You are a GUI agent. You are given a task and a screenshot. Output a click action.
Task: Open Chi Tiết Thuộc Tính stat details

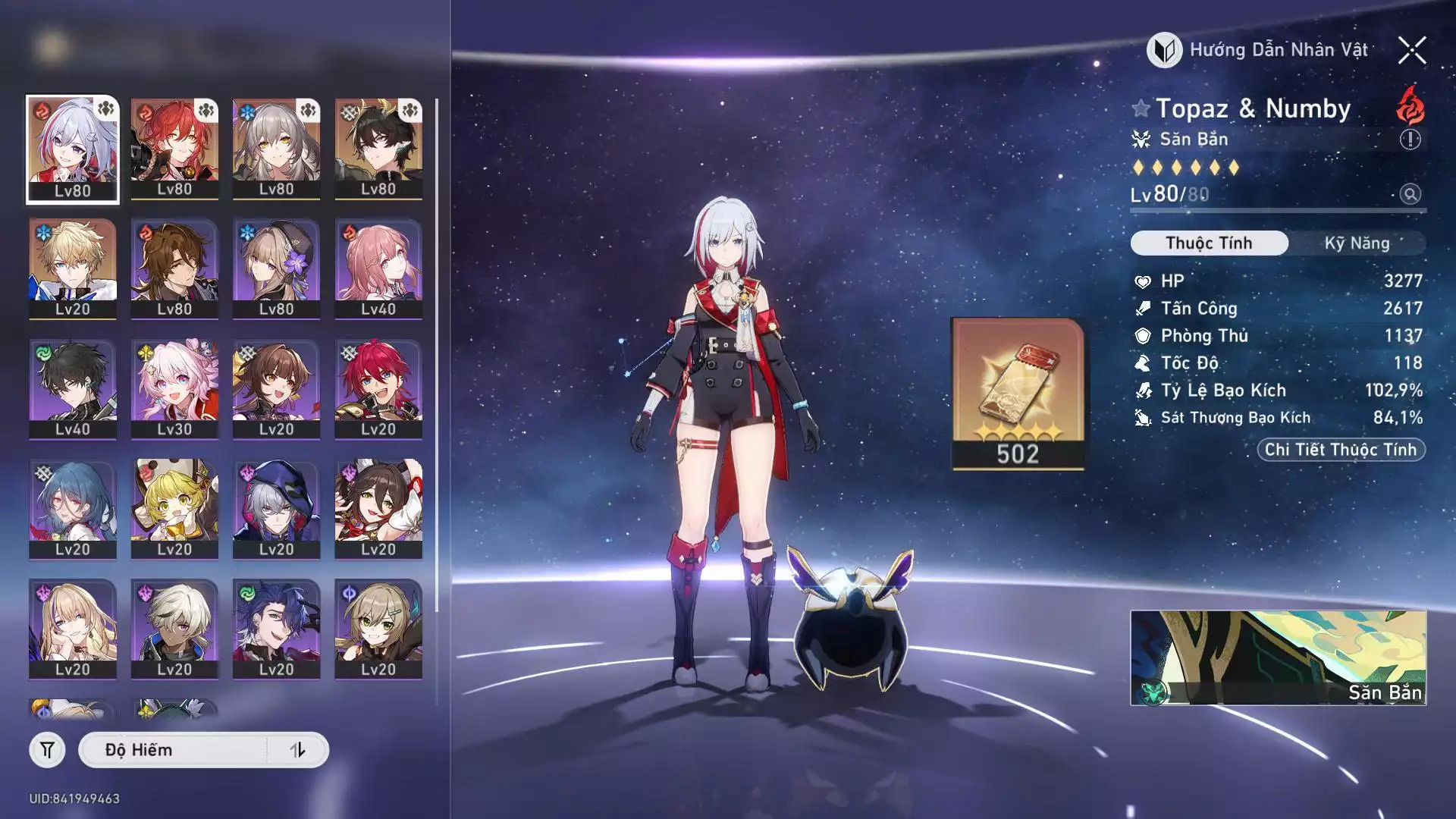[1340, 450]
